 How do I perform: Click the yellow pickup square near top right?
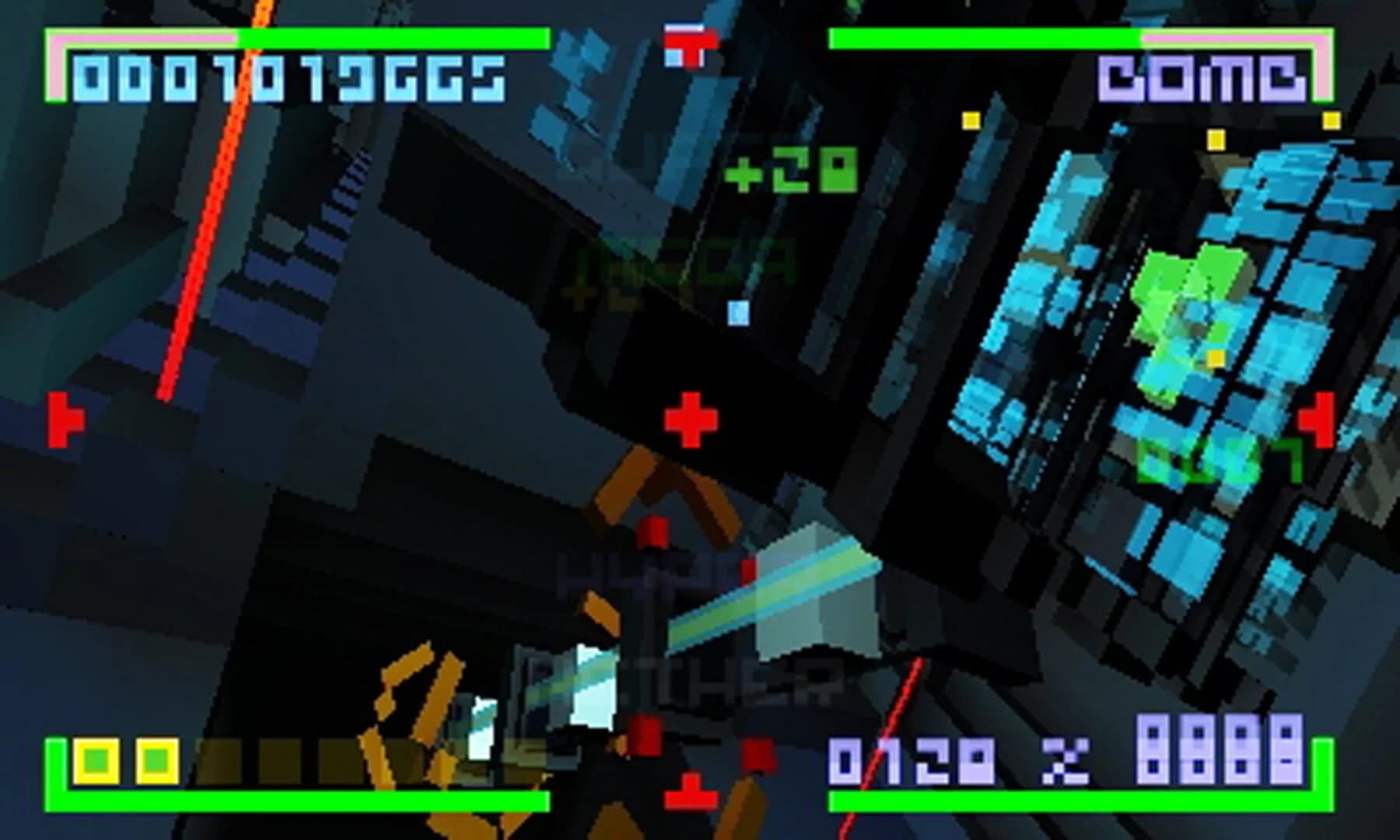coord(1333,121)
